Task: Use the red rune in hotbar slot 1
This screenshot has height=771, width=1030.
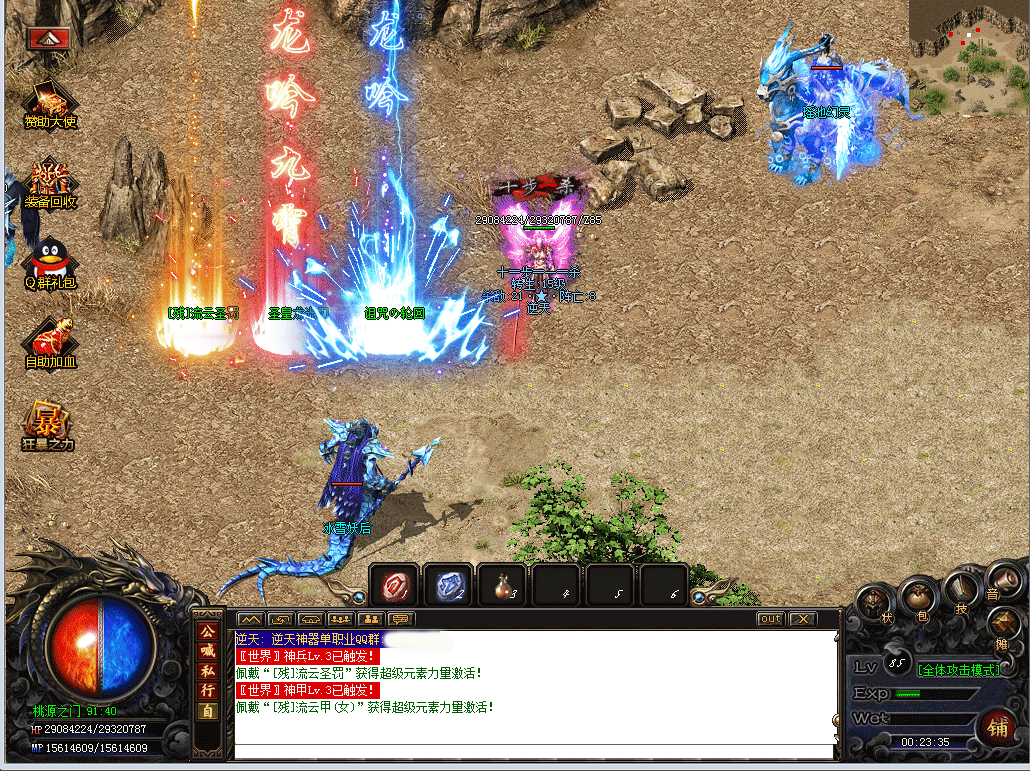Action: [395, 585]
